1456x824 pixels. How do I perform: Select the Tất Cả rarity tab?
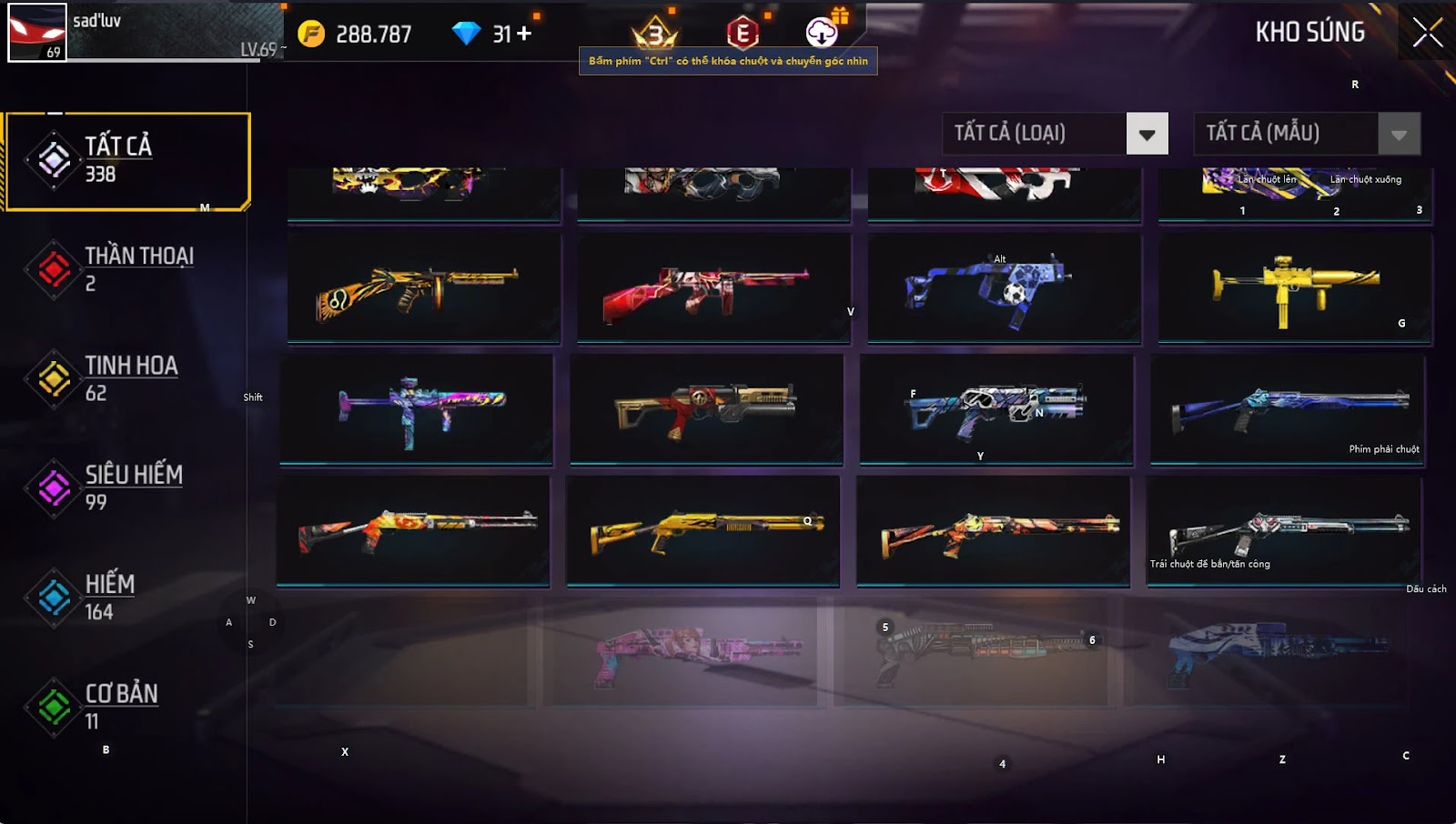click(127, 161)
